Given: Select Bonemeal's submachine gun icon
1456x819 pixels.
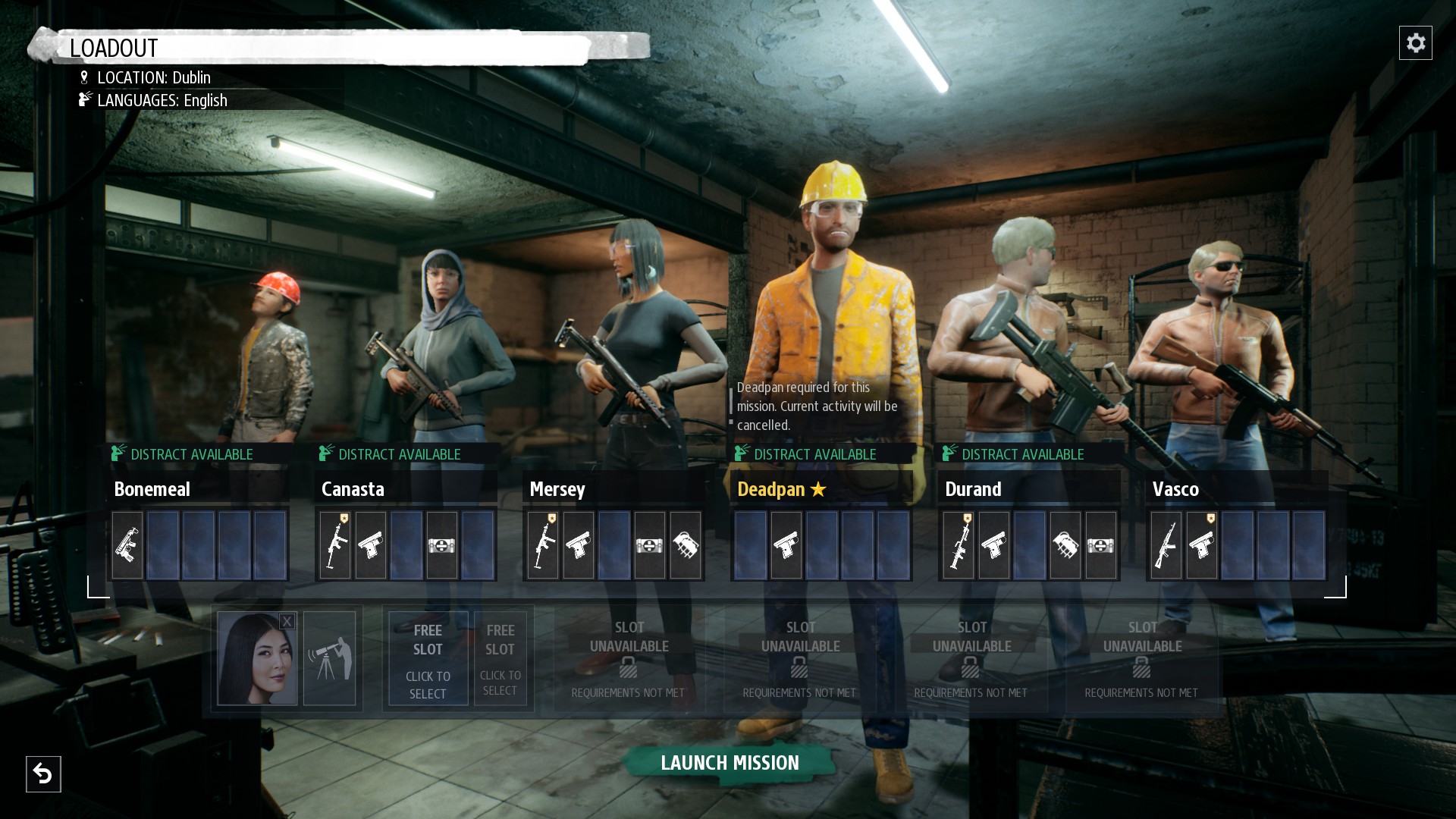Looking at the screenshot, I should pos(127,544).
